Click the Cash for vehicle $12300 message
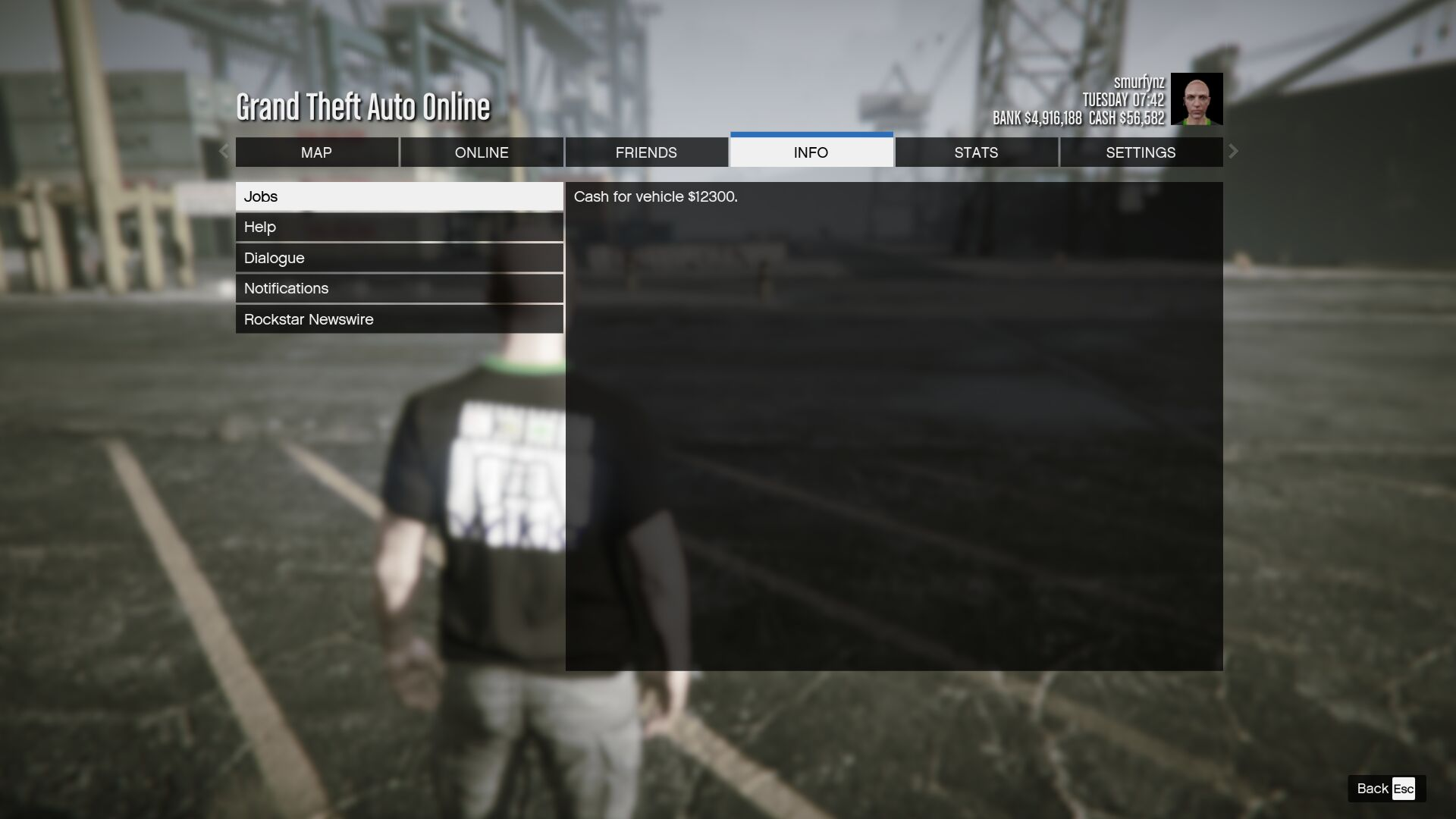The width and height of the screenshot is (1456, 819). tap(657, 196)
